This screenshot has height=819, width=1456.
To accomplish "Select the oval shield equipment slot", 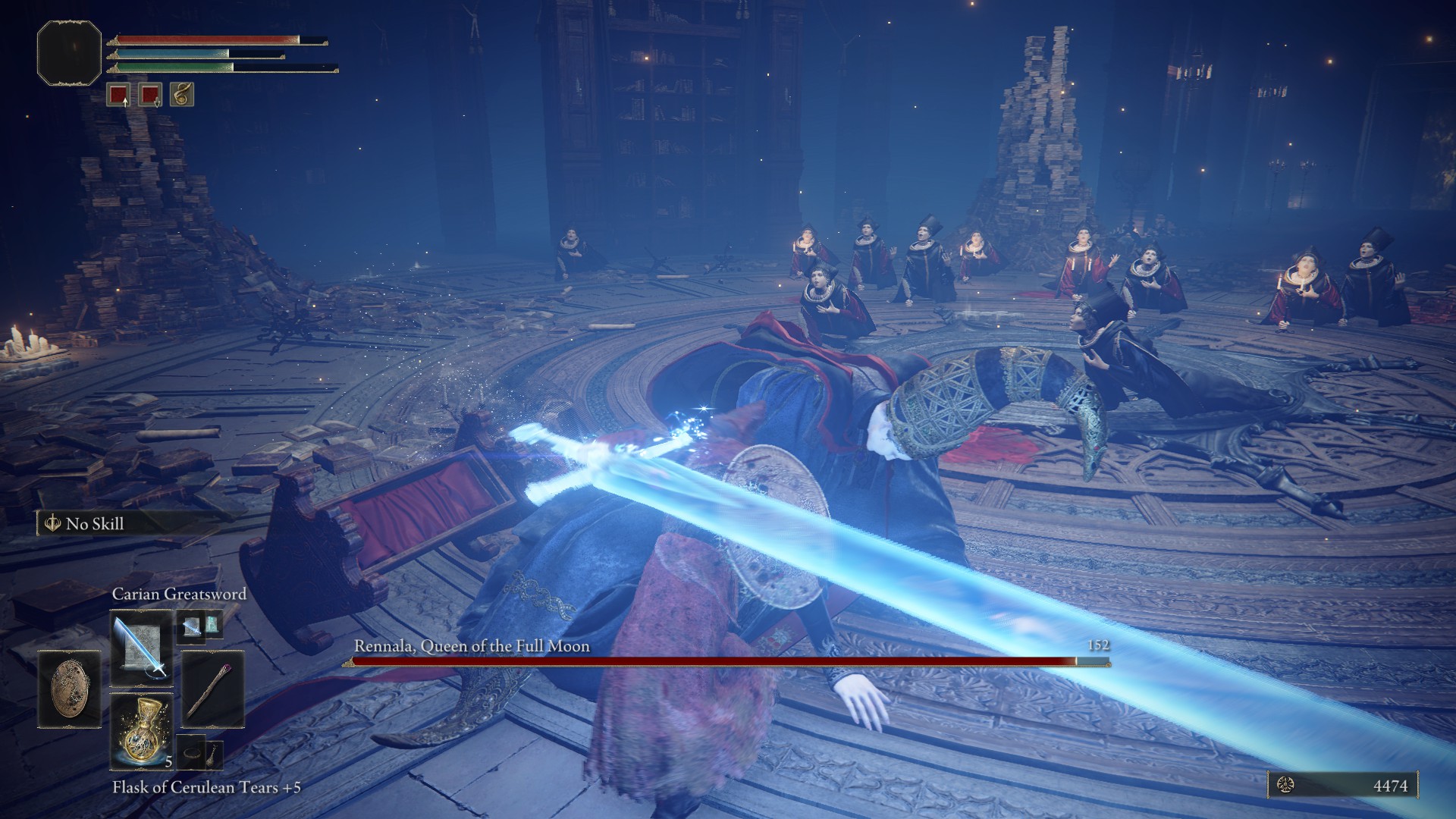I will pos(69,689).
